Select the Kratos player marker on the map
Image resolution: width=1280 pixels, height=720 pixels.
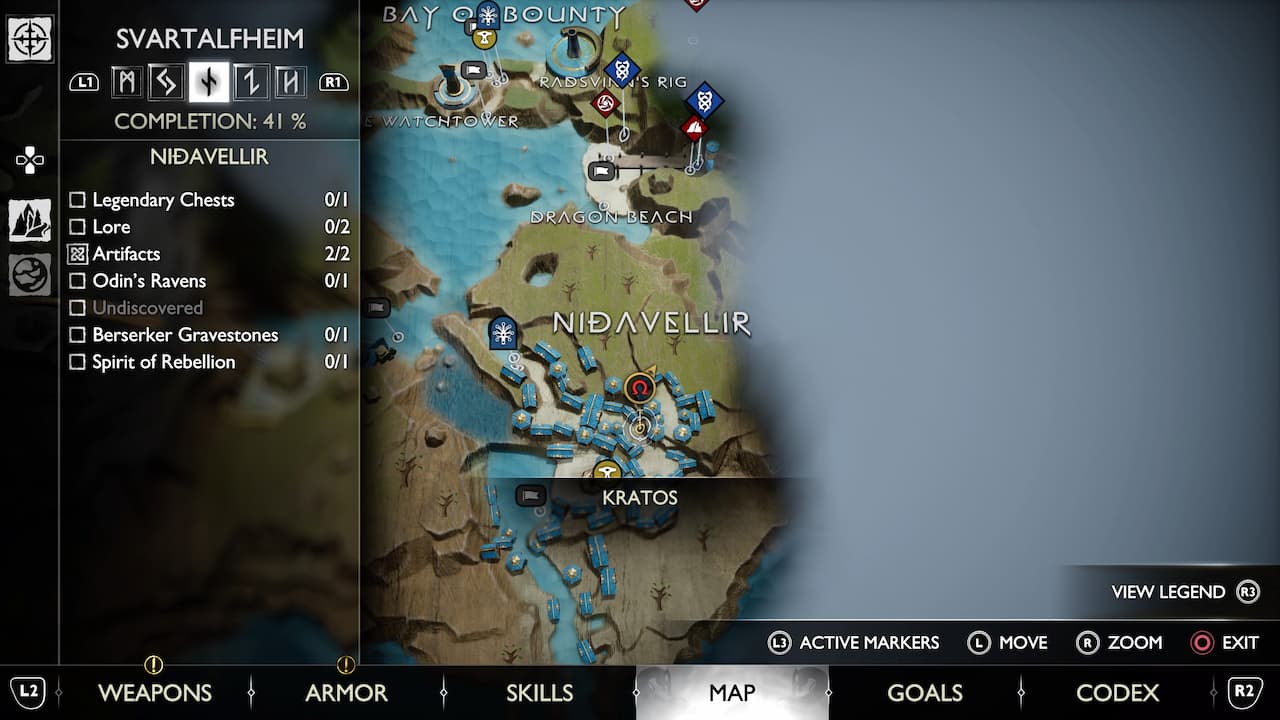click(639, 386)
